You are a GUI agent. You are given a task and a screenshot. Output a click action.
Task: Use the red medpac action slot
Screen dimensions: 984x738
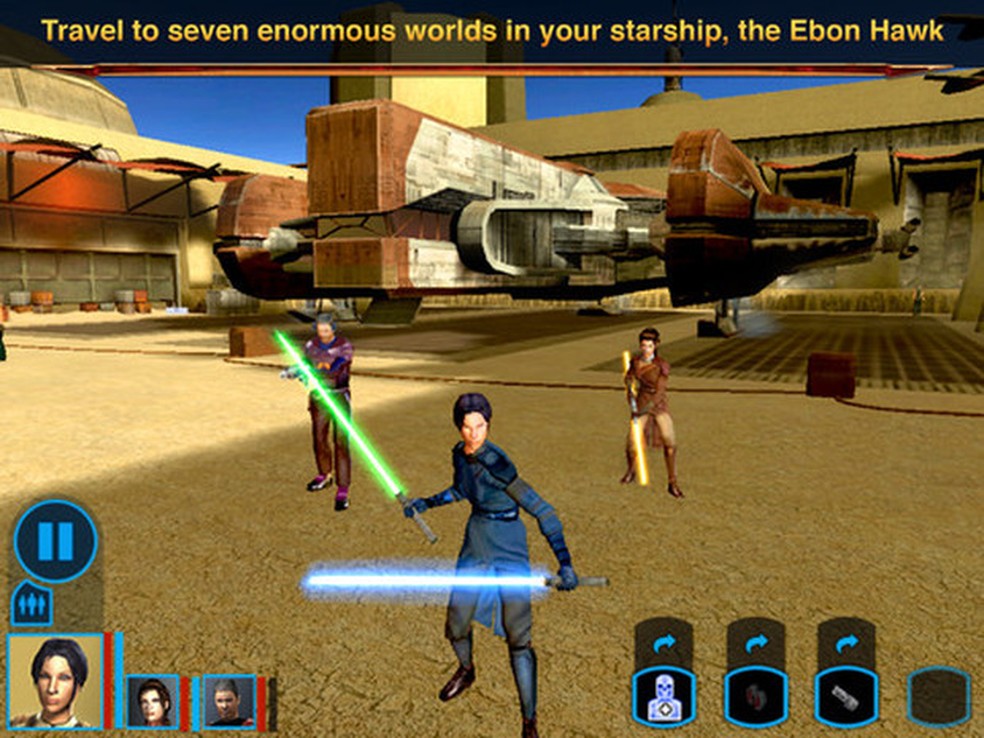pyautogui.click(x=755, y=696)
